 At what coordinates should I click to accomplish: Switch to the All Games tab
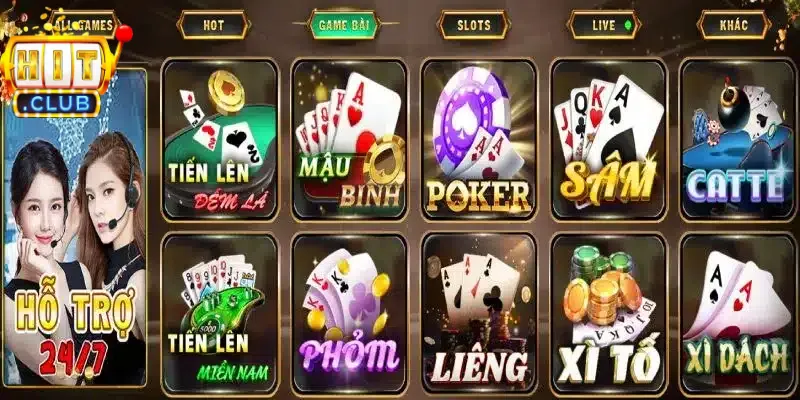pos(84,22)
